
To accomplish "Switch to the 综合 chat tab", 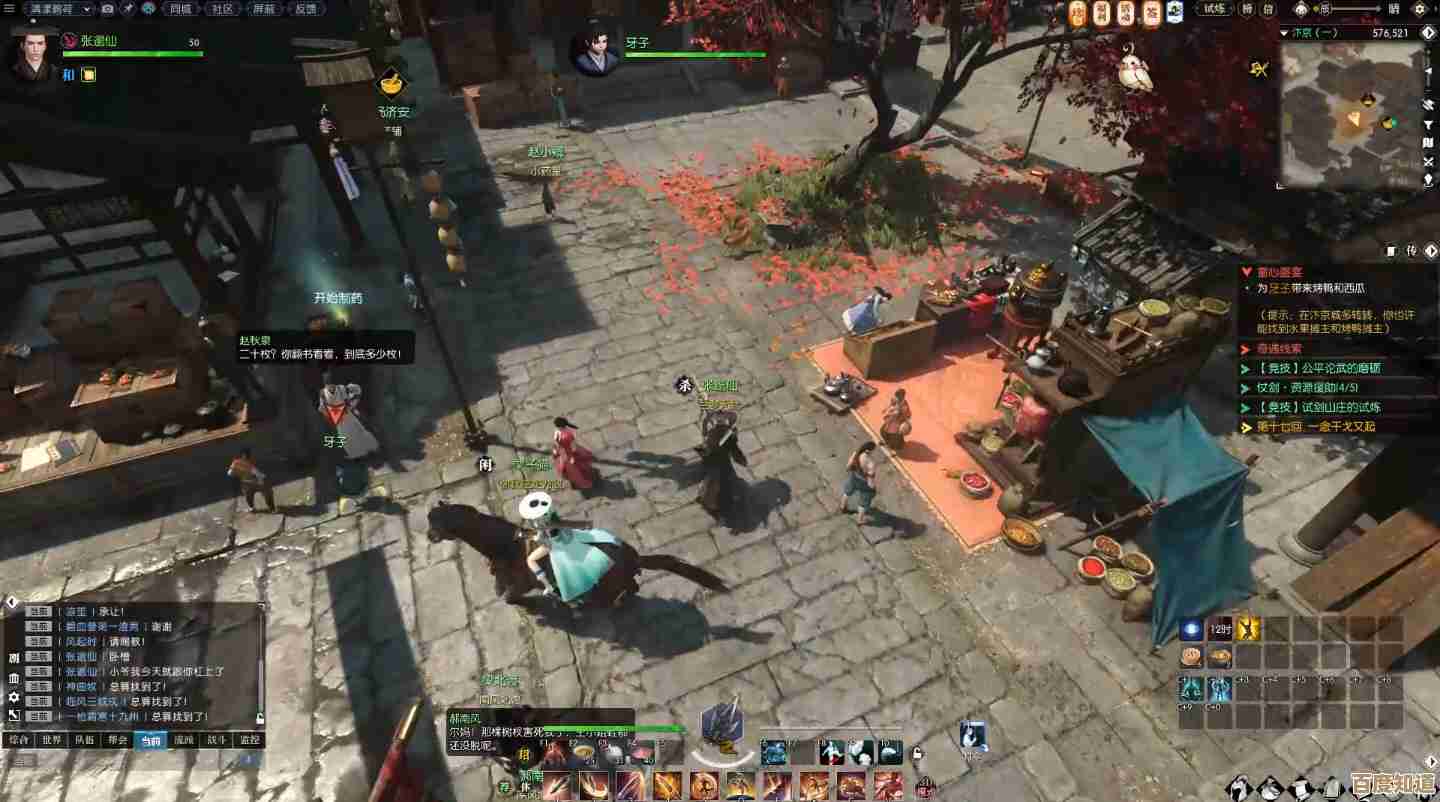I will click(x=18, y=740).
